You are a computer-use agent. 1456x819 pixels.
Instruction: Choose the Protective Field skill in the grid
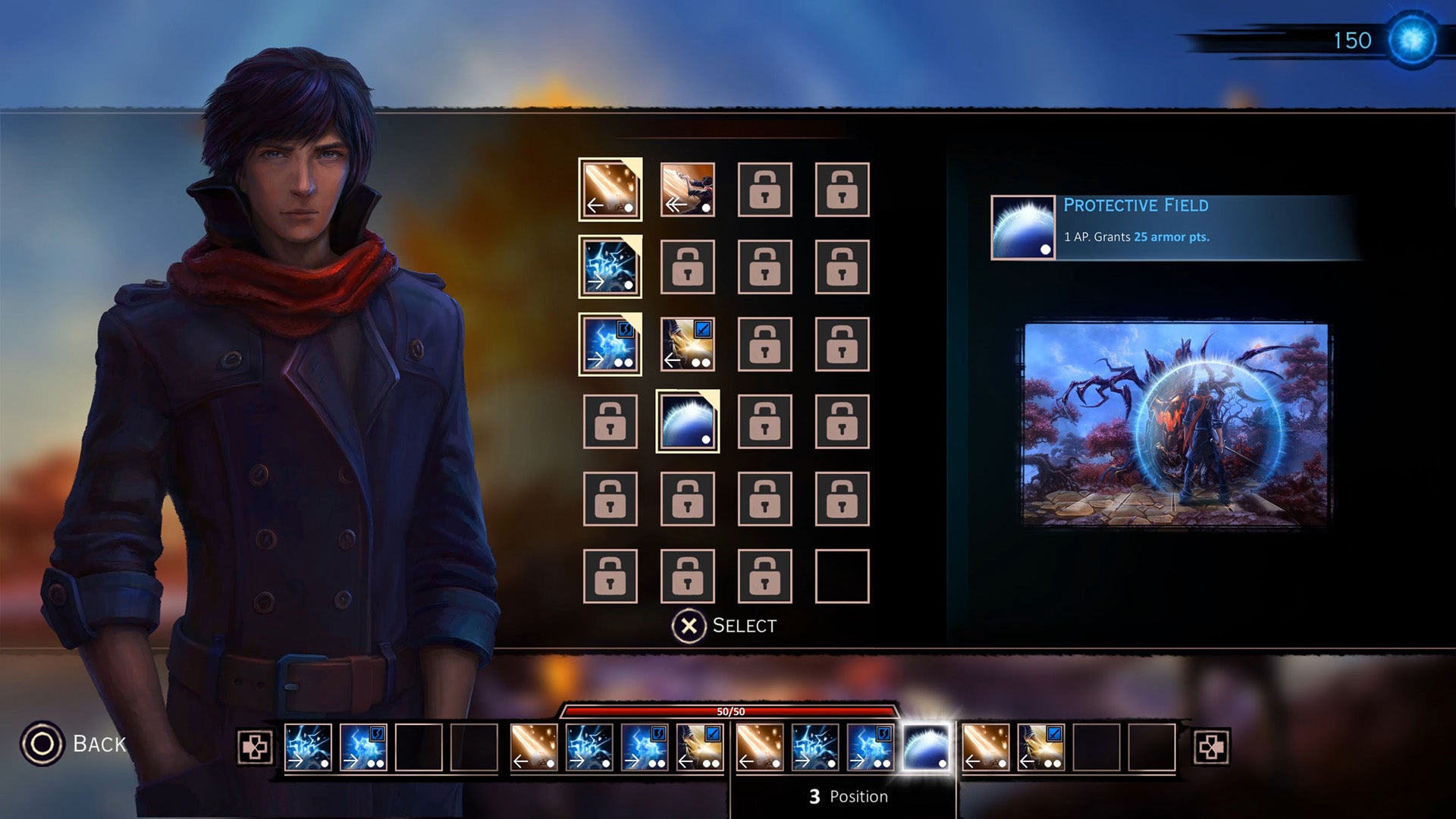point(688,422)
